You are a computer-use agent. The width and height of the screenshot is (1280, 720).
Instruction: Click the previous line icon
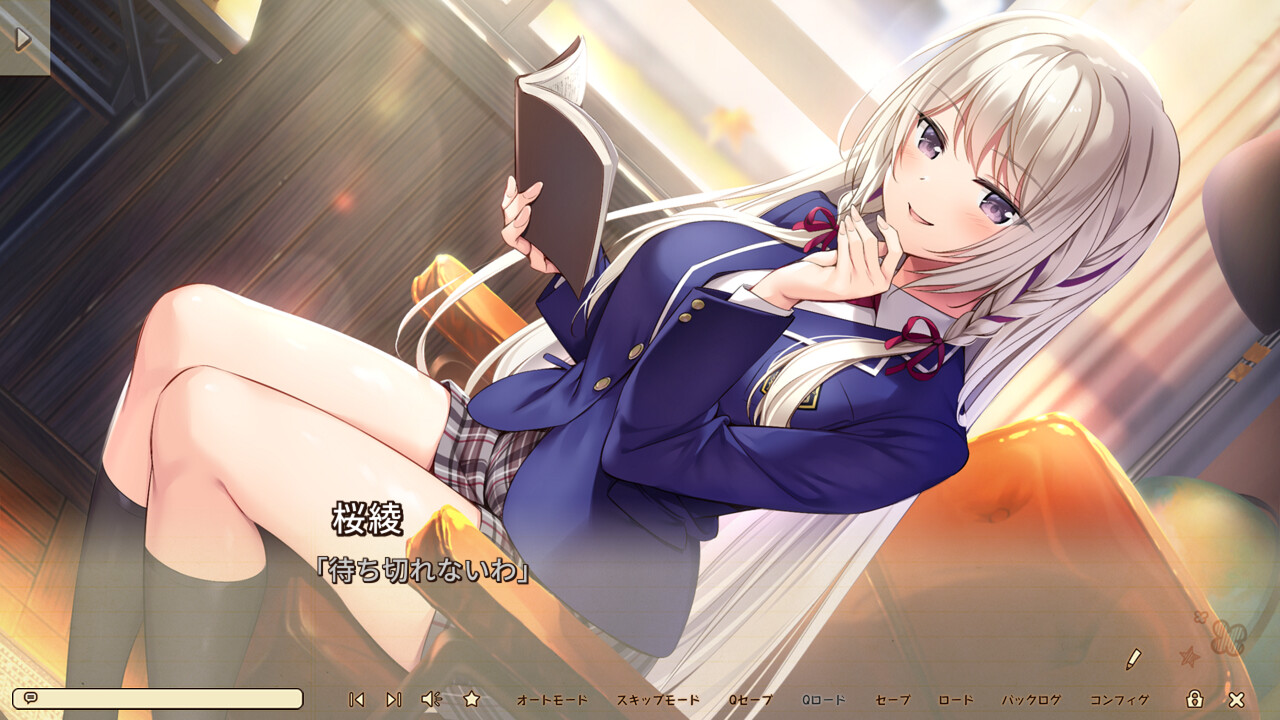click(x=355, y=700)
